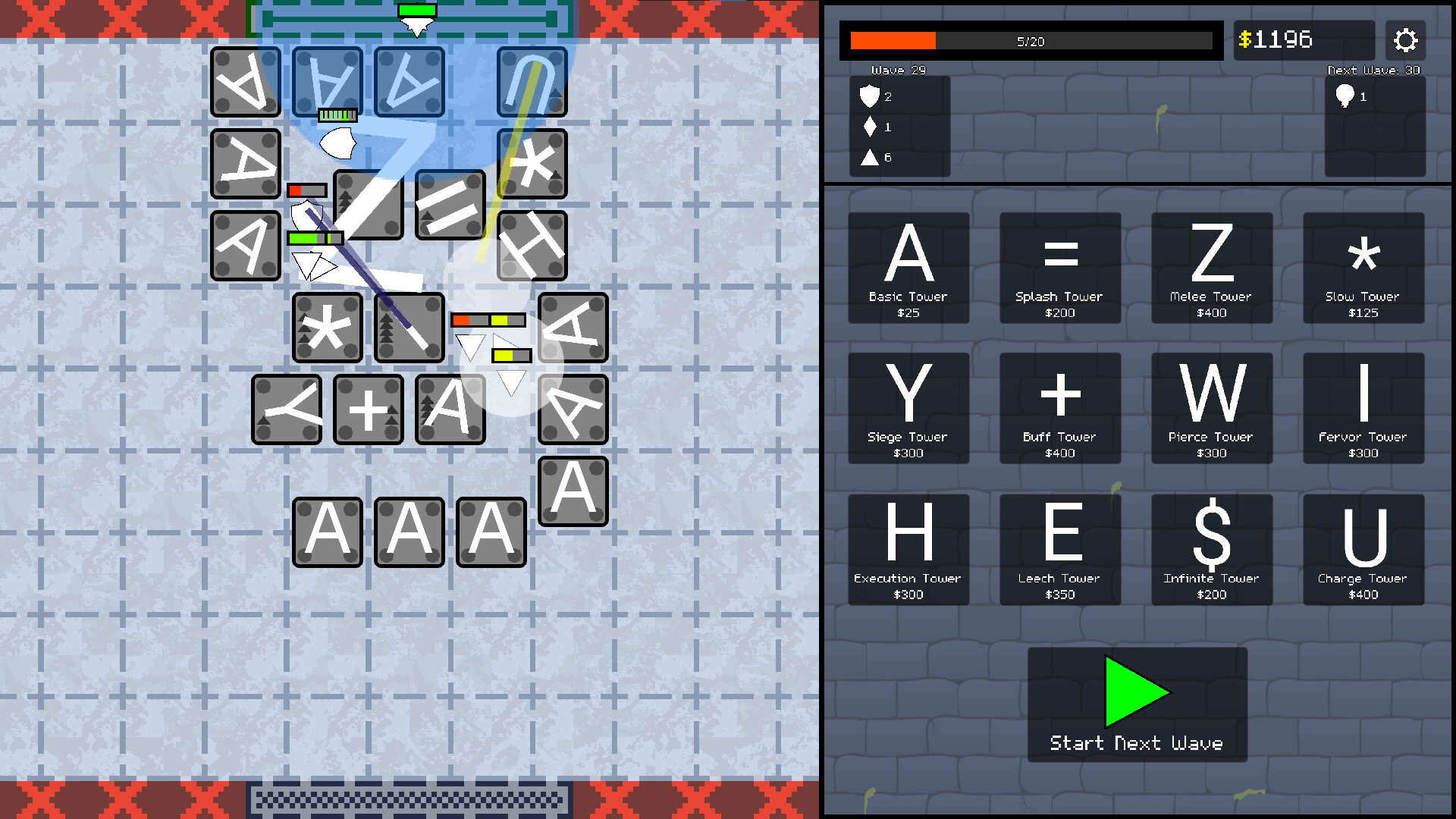Viewport: 1456px width, 819px height.
Task: Select the Melee Tower
Action: pyautogui.click(x=1211, y=267)
